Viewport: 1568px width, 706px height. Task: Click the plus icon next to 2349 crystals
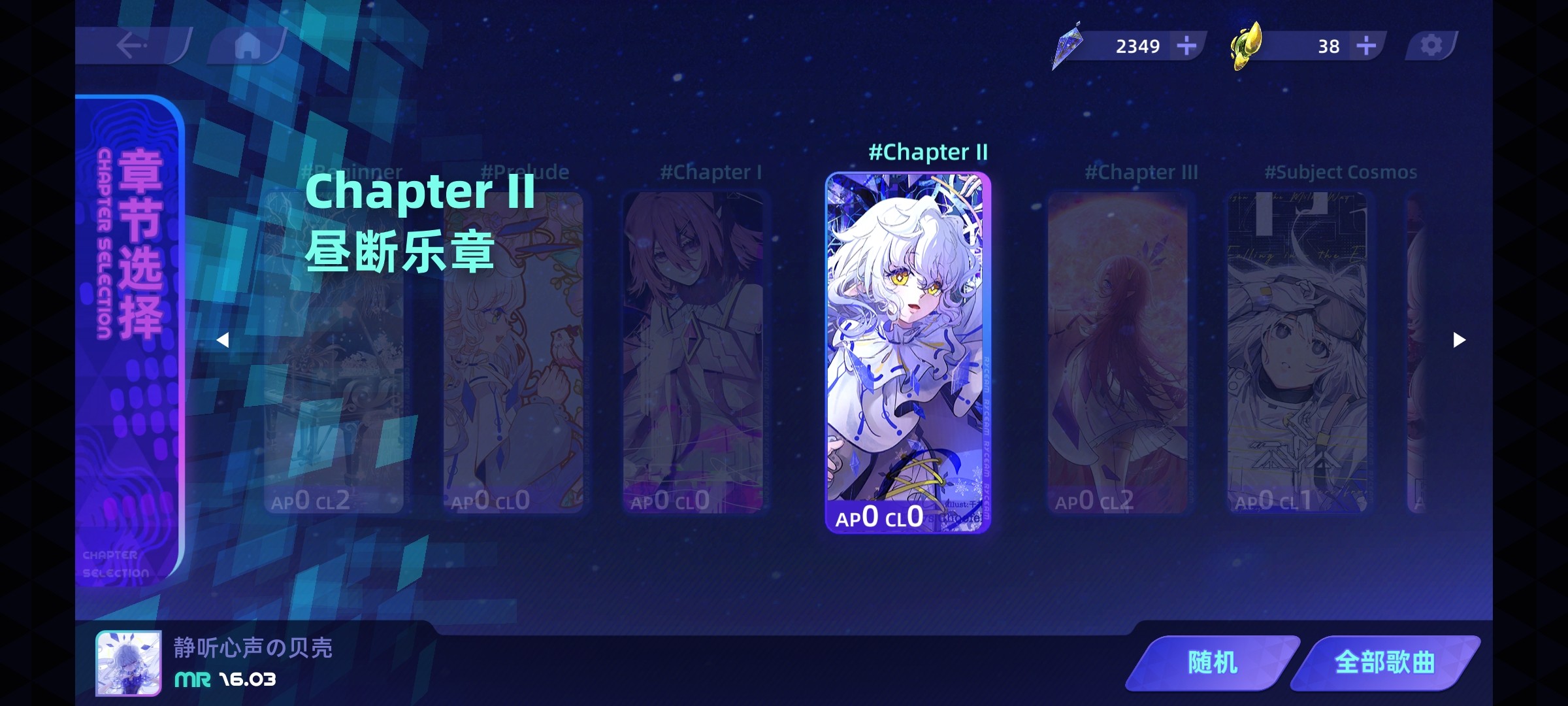pyautogui.click(x=1186, y=46)
